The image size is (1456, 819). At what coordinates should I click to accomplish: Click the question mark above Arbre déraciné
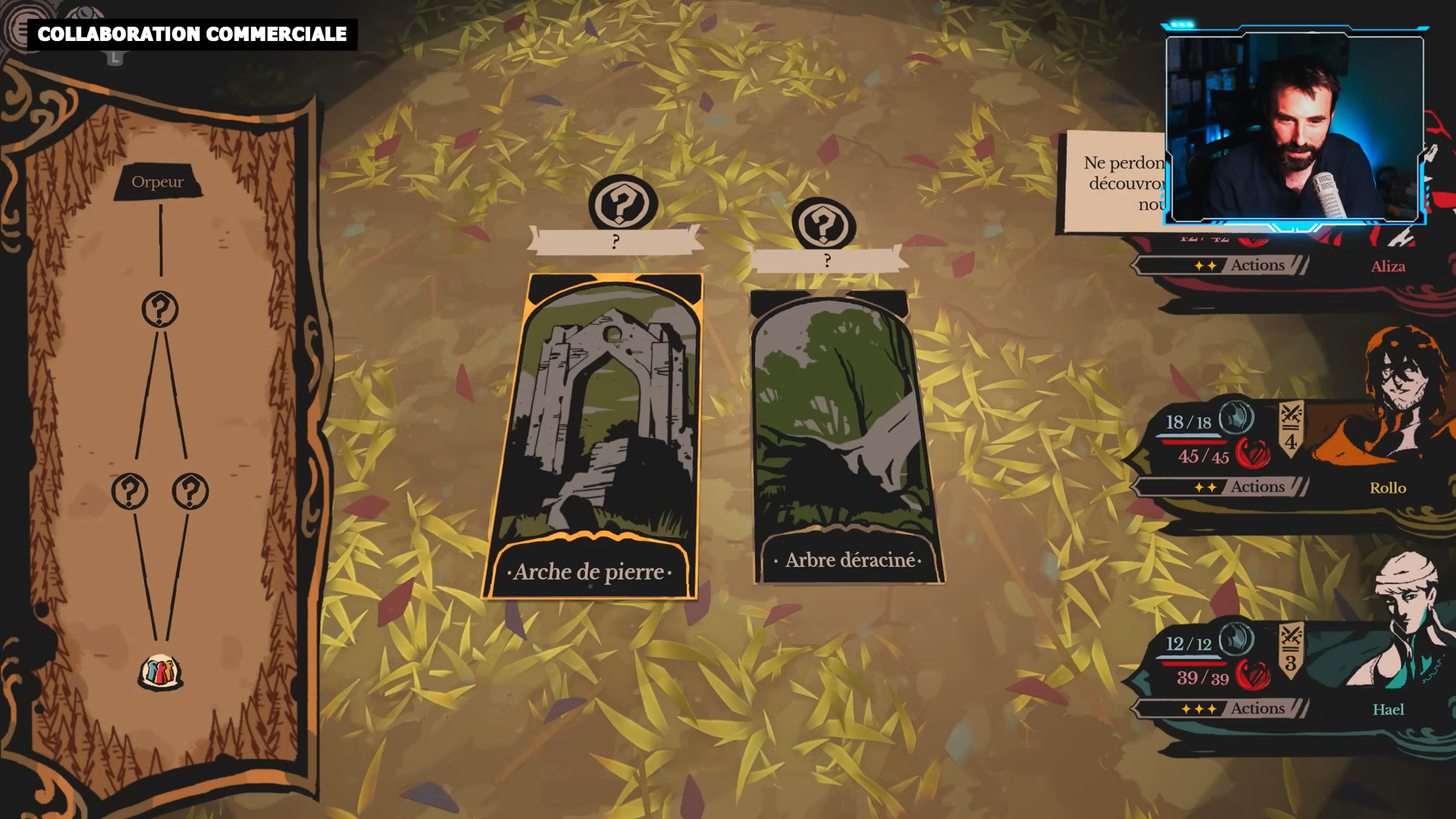(823, 225)
